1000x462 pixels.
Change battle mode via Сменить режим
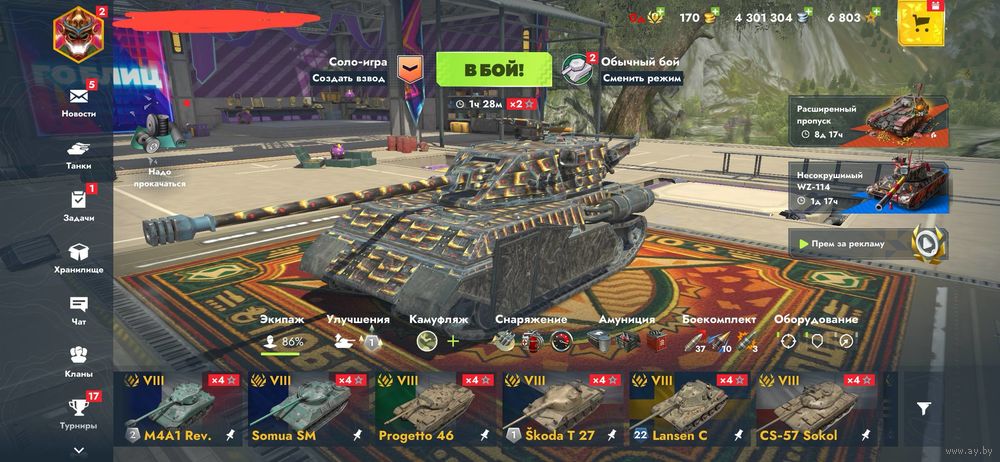(x=642, y=77)
